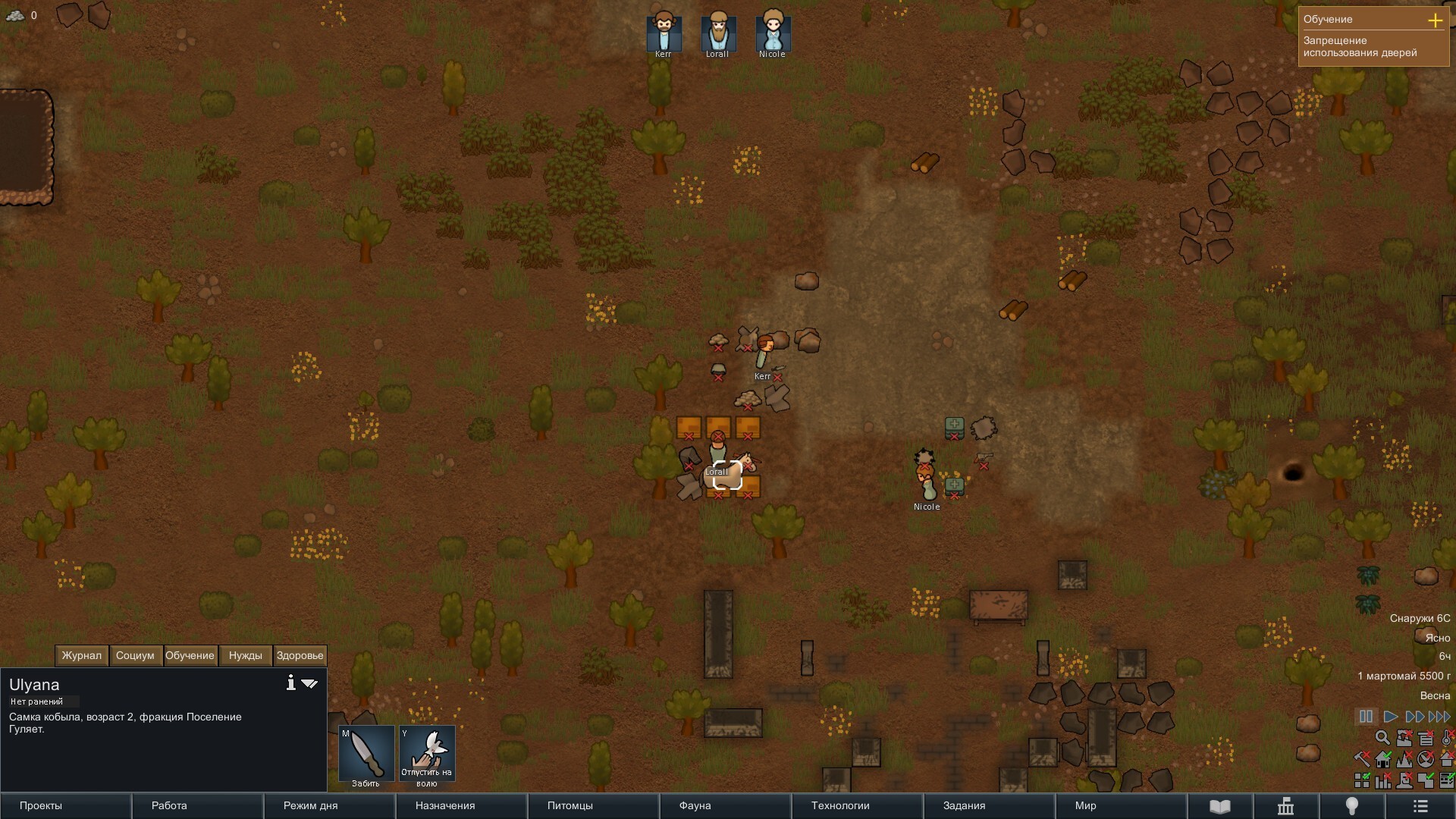Open the Назначения menu
Image resolution: width=1456 pixels, height=819 pixels.
(461, 806)
